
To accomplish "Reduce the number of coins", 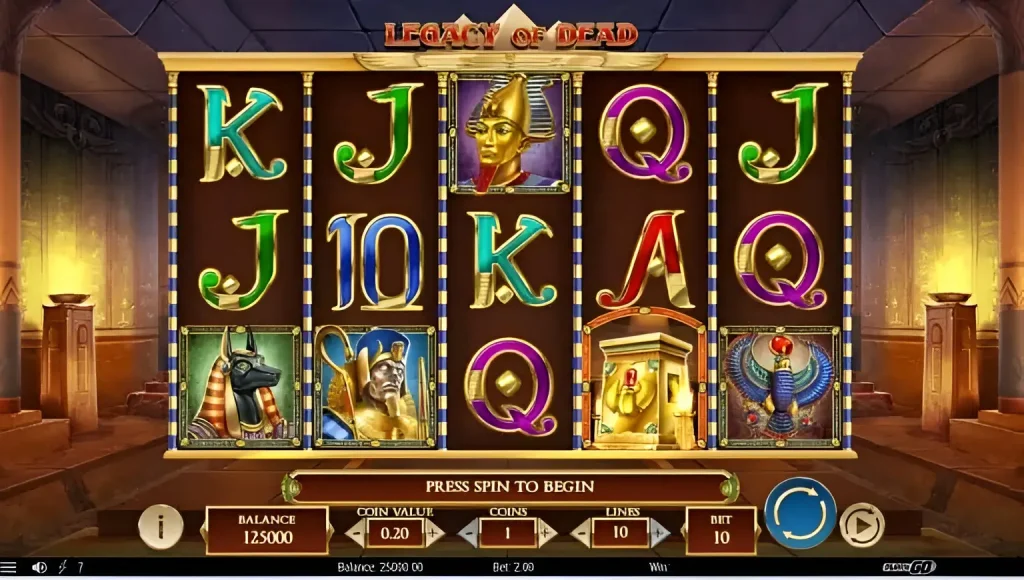I will [x=468, y=534].
